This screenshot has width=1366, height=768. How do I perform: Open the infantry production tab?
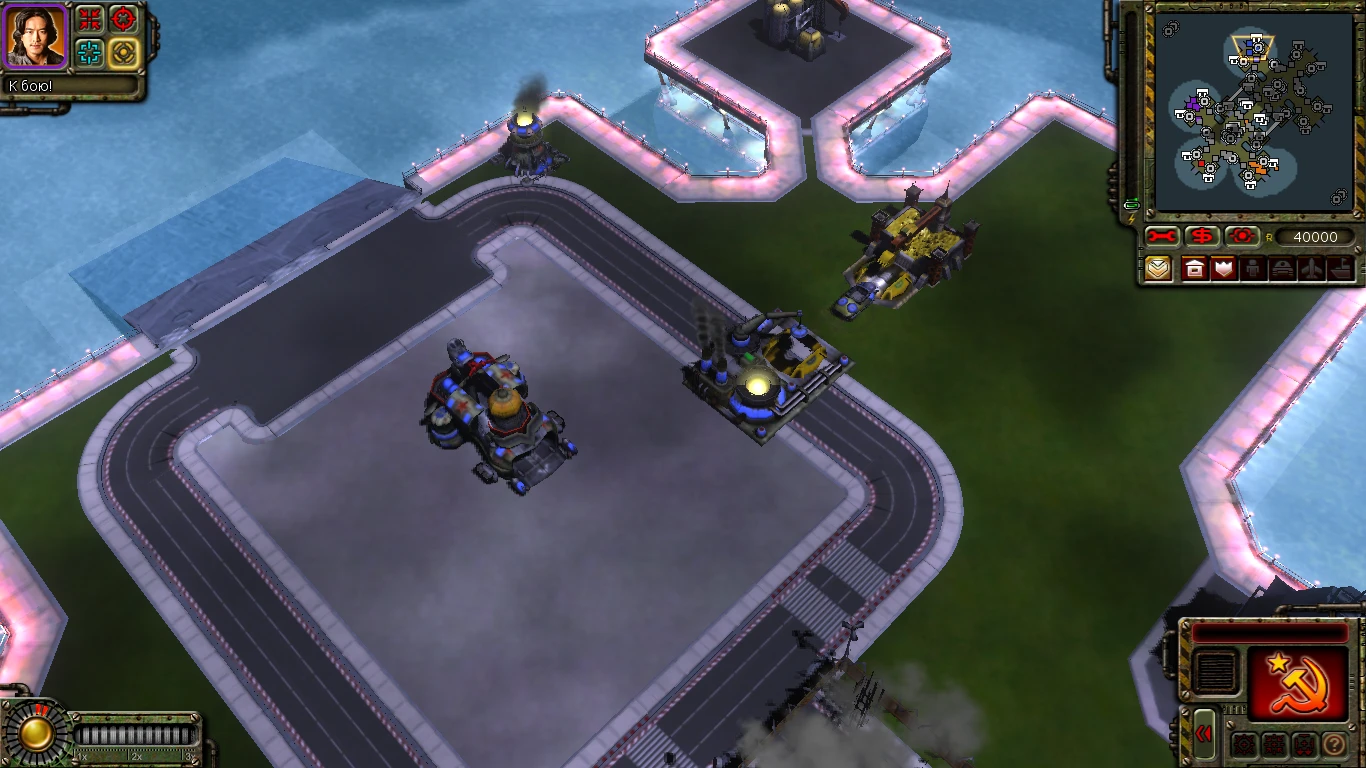tap(1252, 268)
